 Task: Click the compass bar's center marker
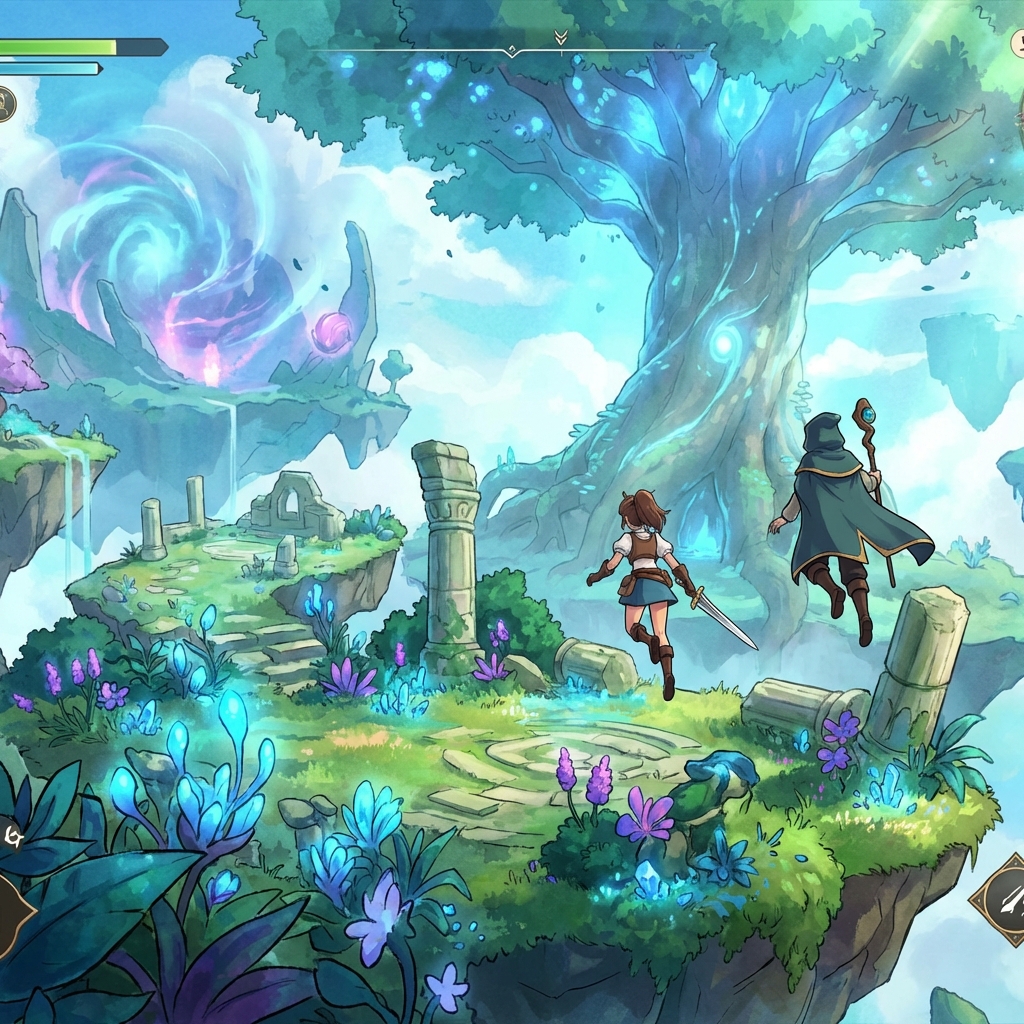coord(511,49)
